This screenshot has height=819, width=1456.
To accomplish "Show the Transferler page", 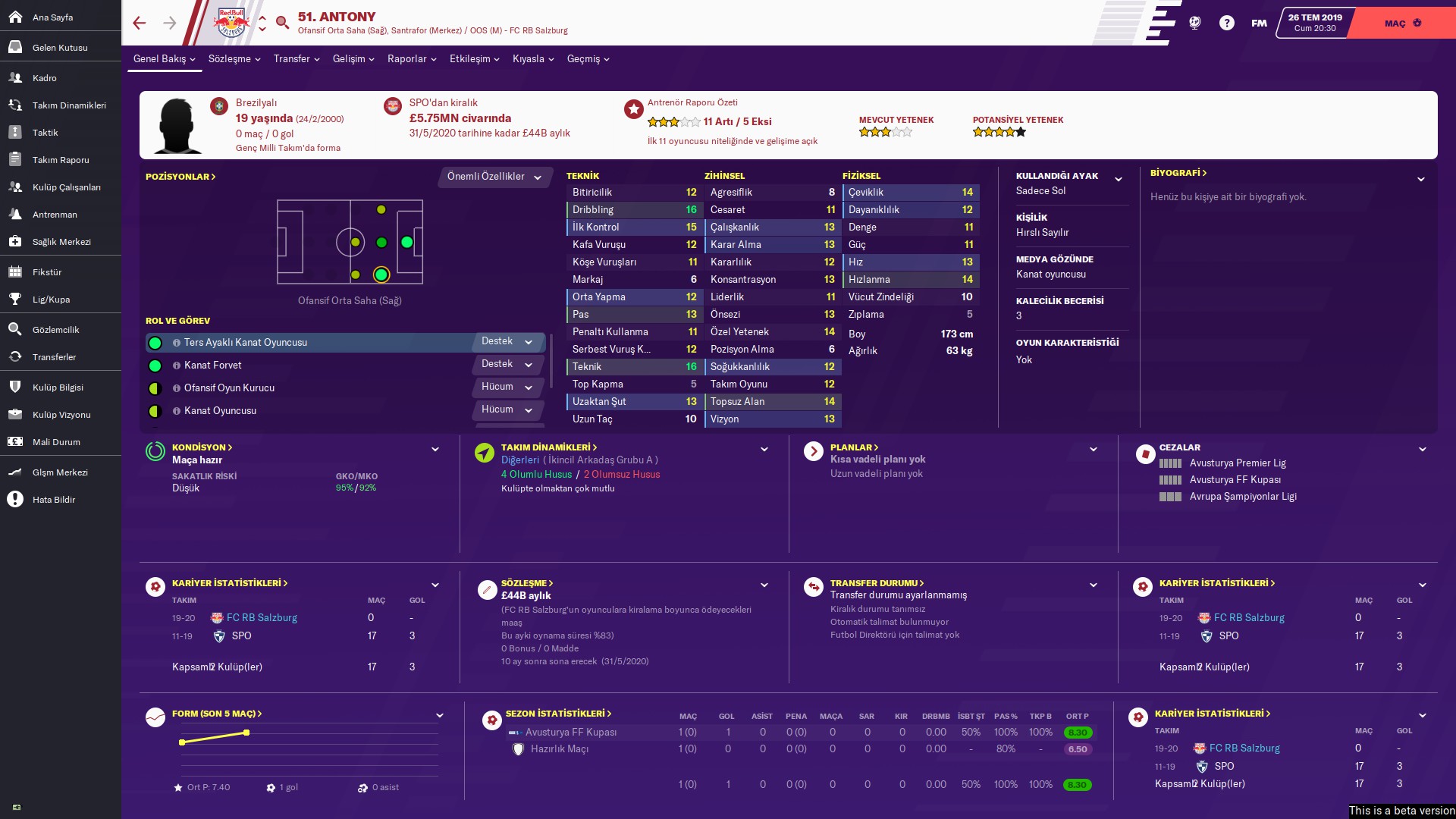I will pos(54,356).
